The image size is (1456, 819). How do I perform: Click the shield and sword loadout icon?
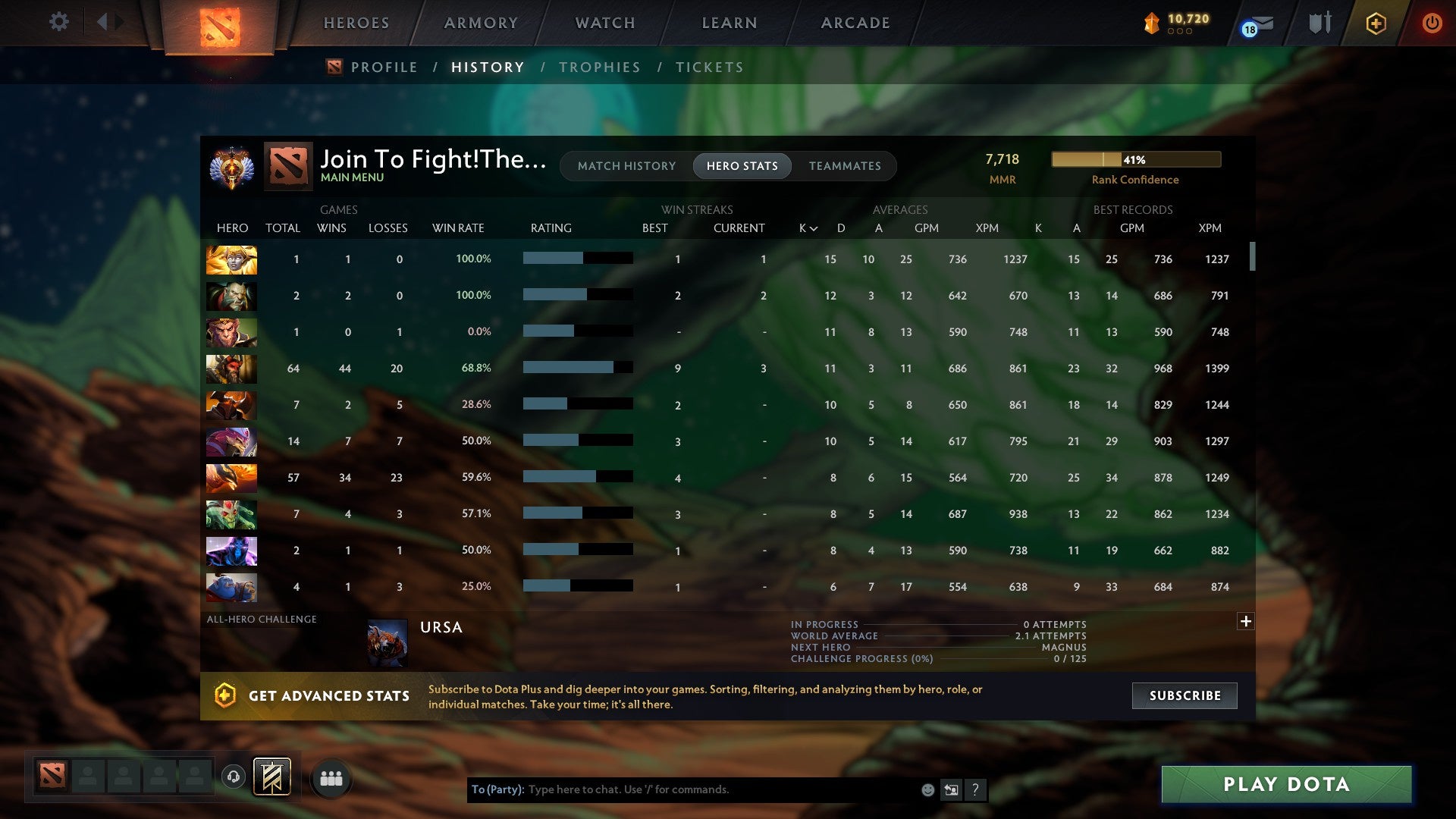click(x=1319, y=23)
